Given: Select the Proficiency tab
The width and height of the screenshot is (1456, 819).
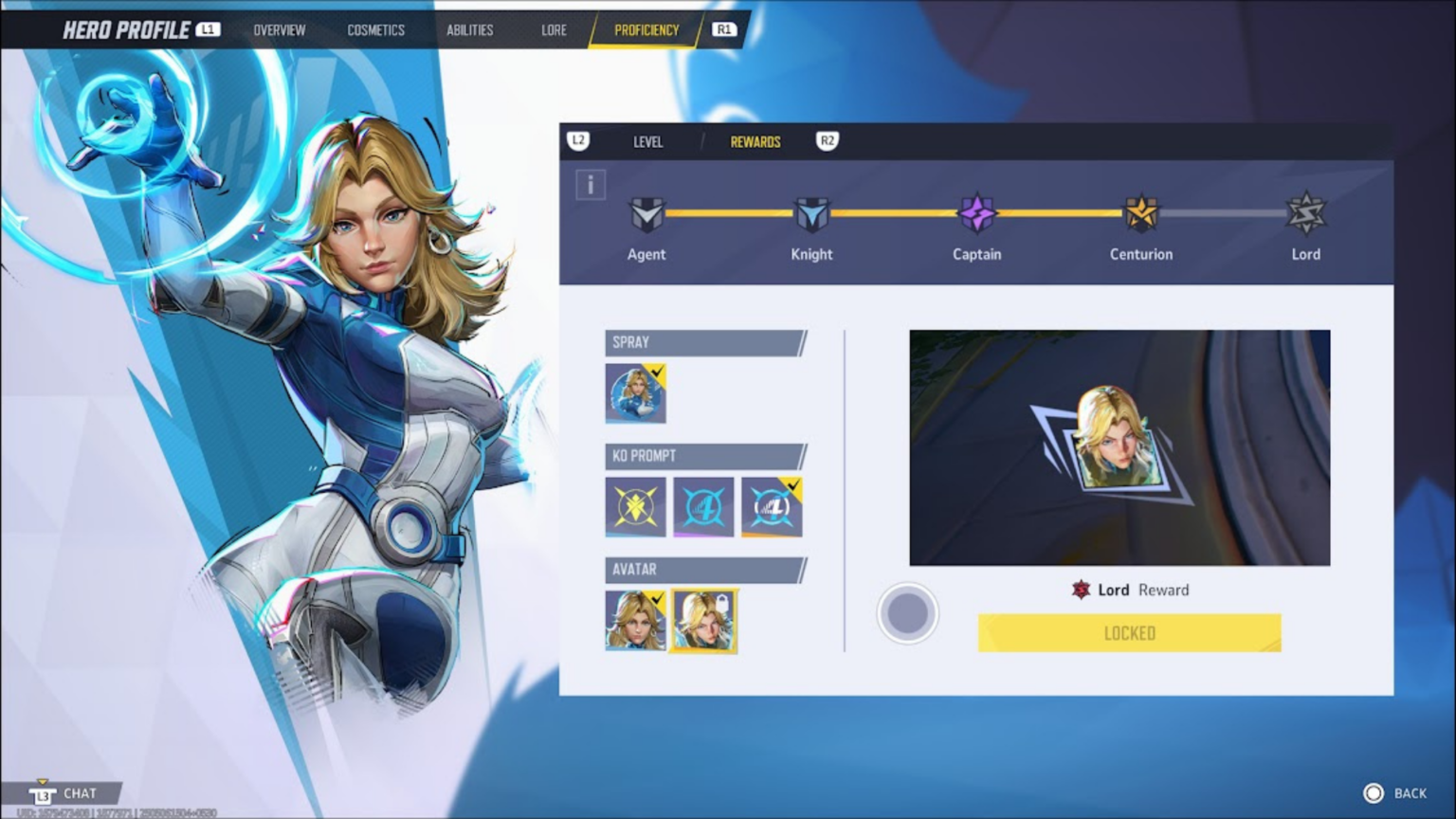Looking at the screenshot, I should click(x=646, y=30).
